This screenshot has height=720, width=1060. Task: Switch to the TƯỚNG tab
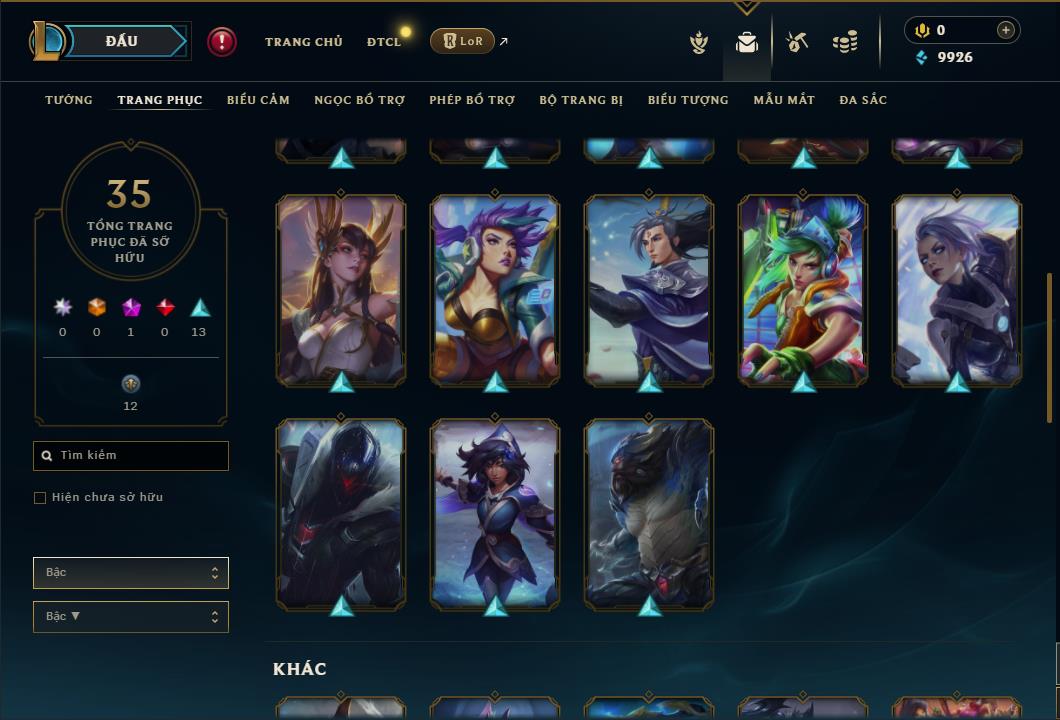click(x=69, y=100)
